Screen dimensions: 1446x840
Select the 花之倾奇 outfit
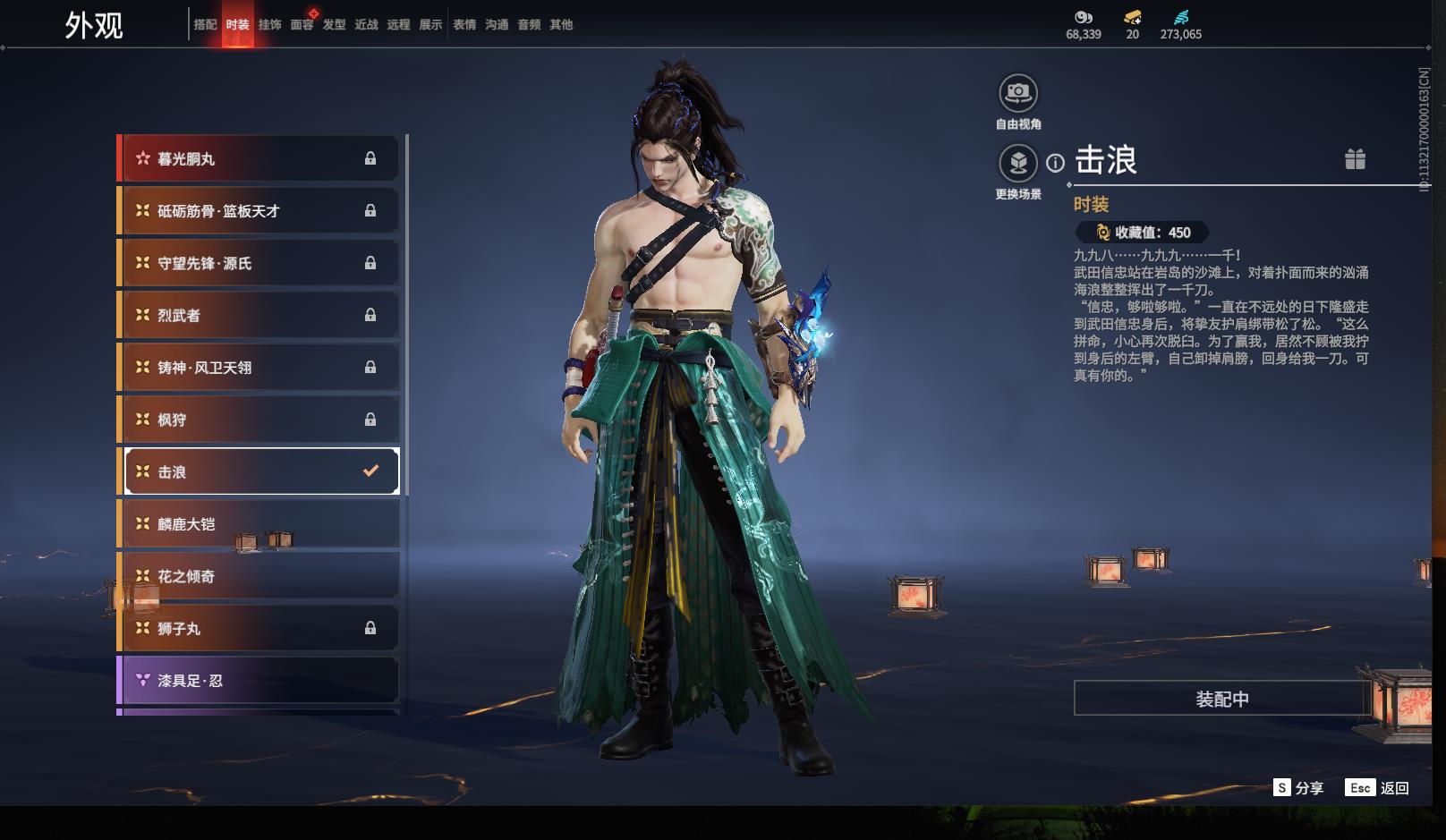(x=259, y=577)
